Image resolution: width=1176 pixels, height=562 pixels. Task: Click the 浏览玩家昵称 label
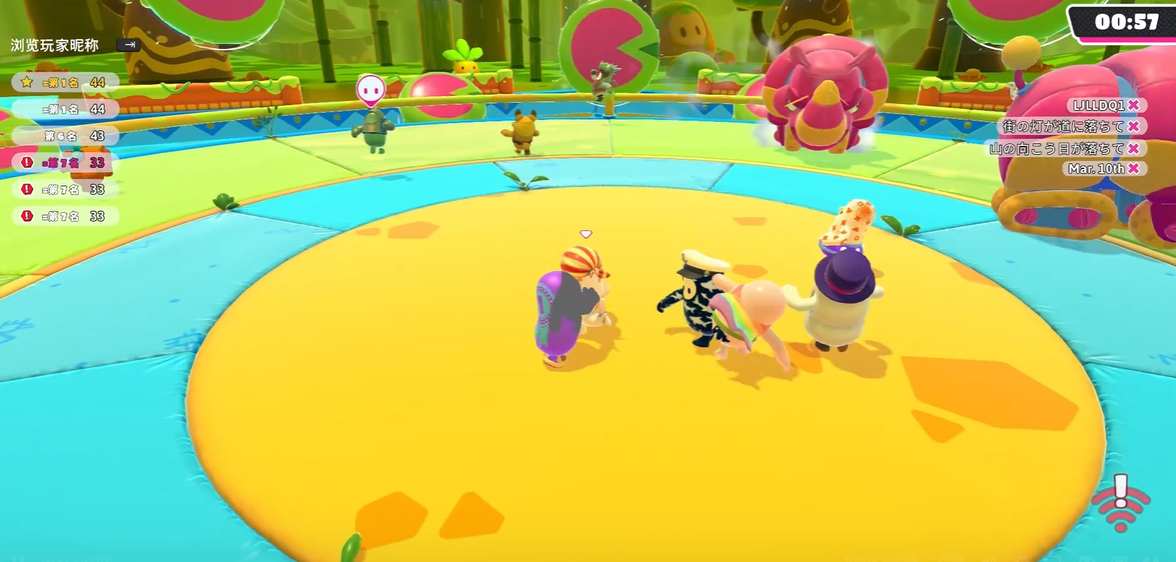[55, 45]
